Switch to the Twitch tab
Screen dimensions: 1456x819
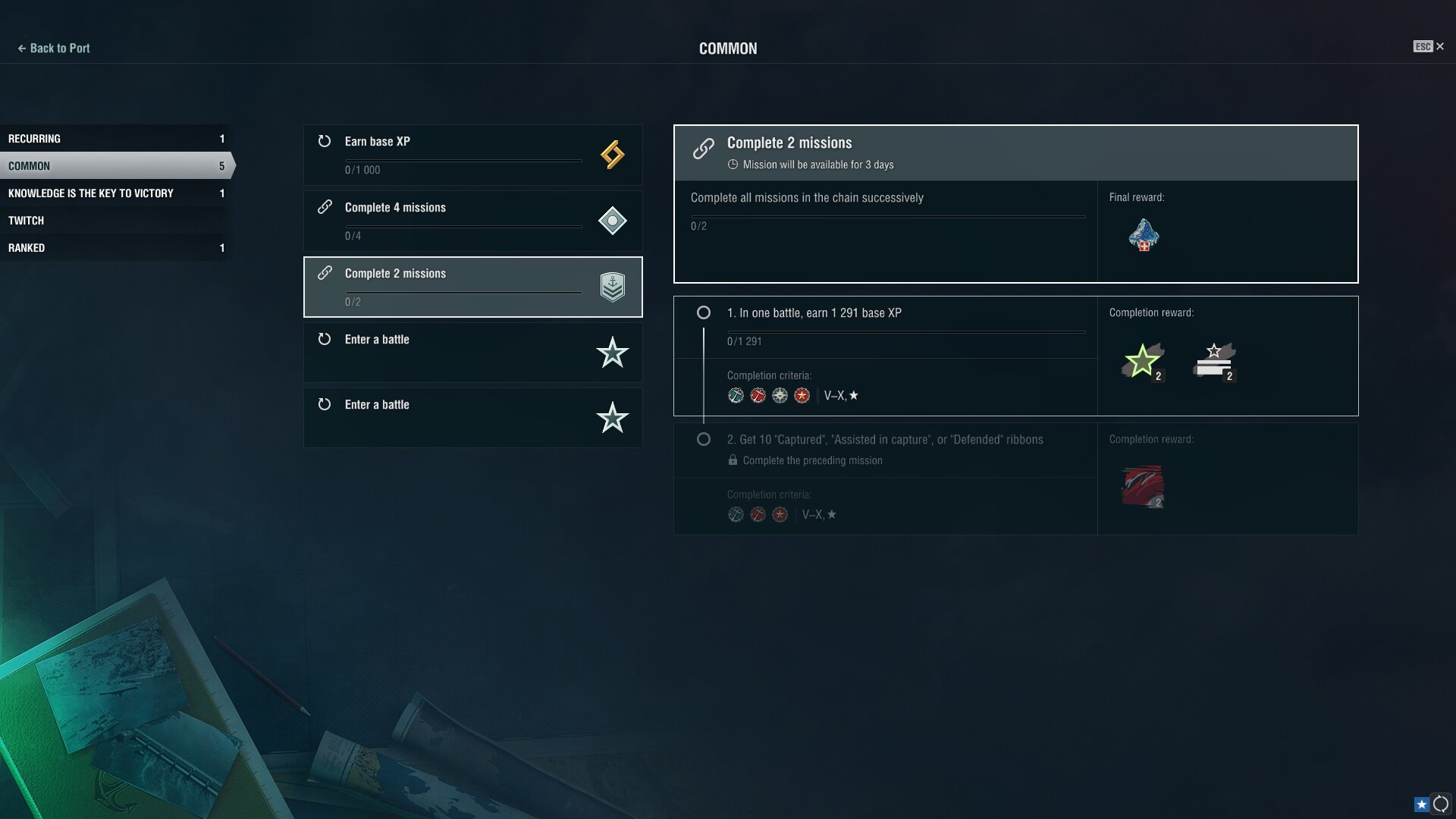click(114, 221)
